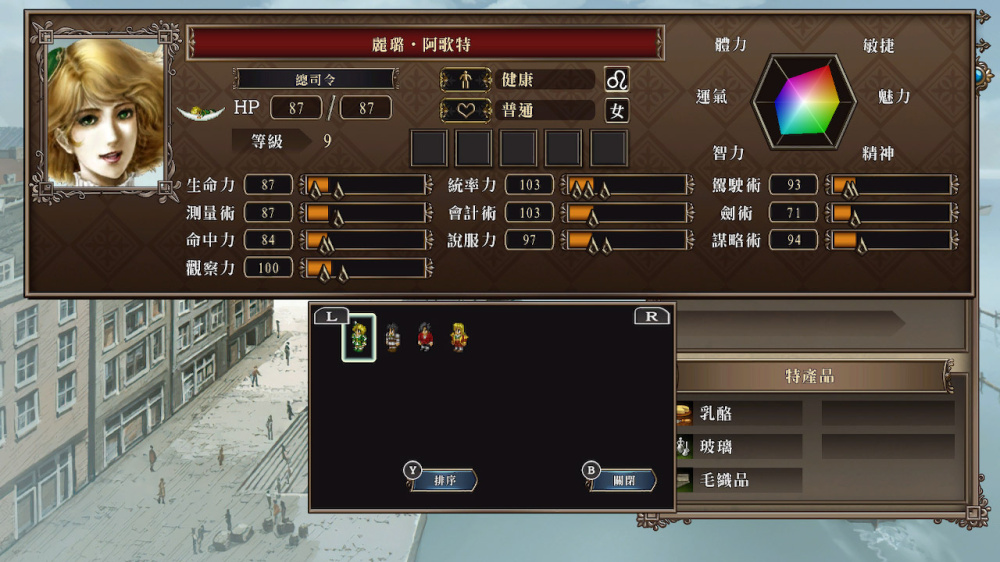Choose the 玻璃 glass specialty entry
Image resolution: width=1000 pixels, height=562 pixels.
[x=740, y=446]
